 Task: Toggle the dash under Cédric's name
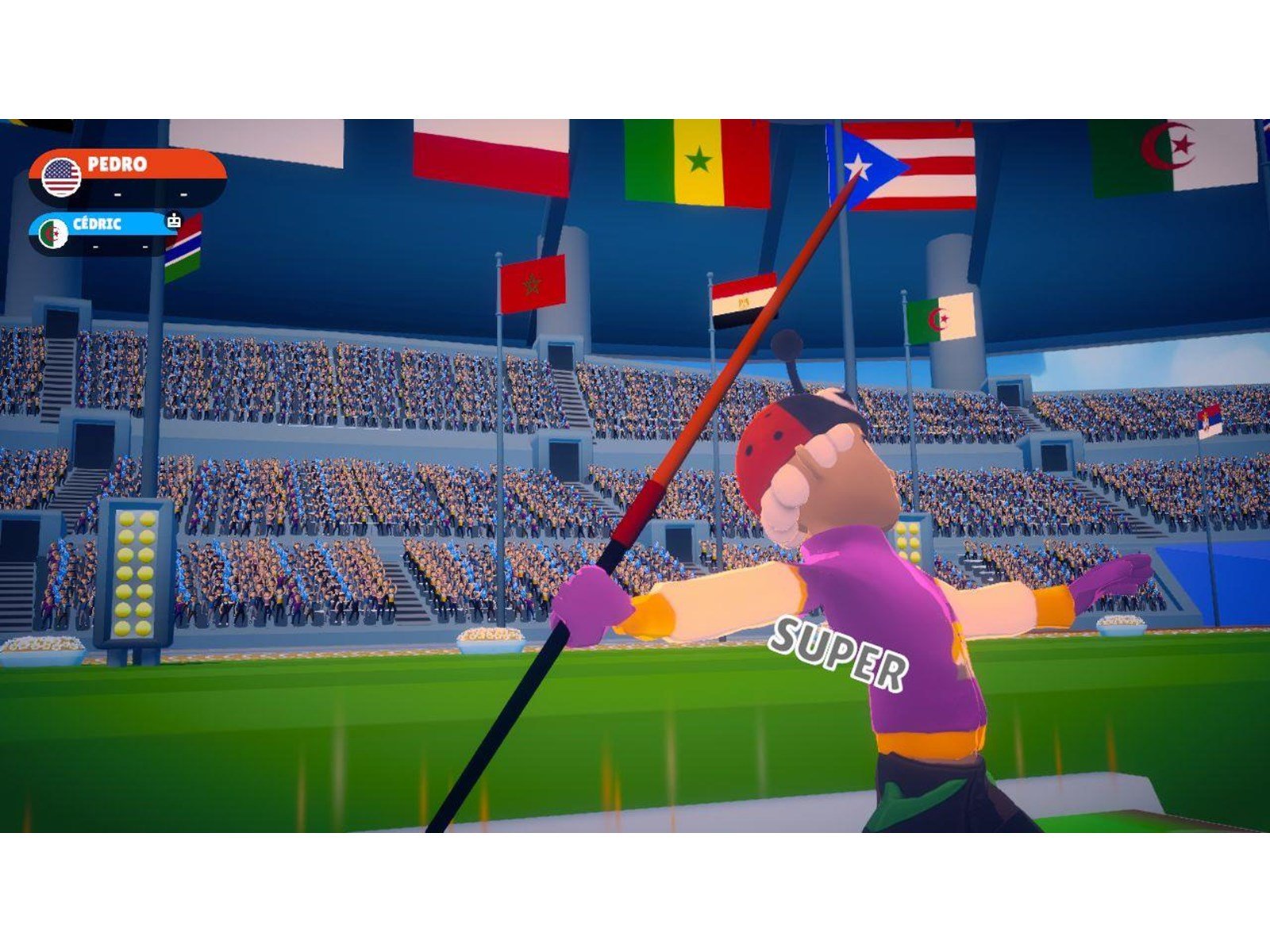[97, 246]
